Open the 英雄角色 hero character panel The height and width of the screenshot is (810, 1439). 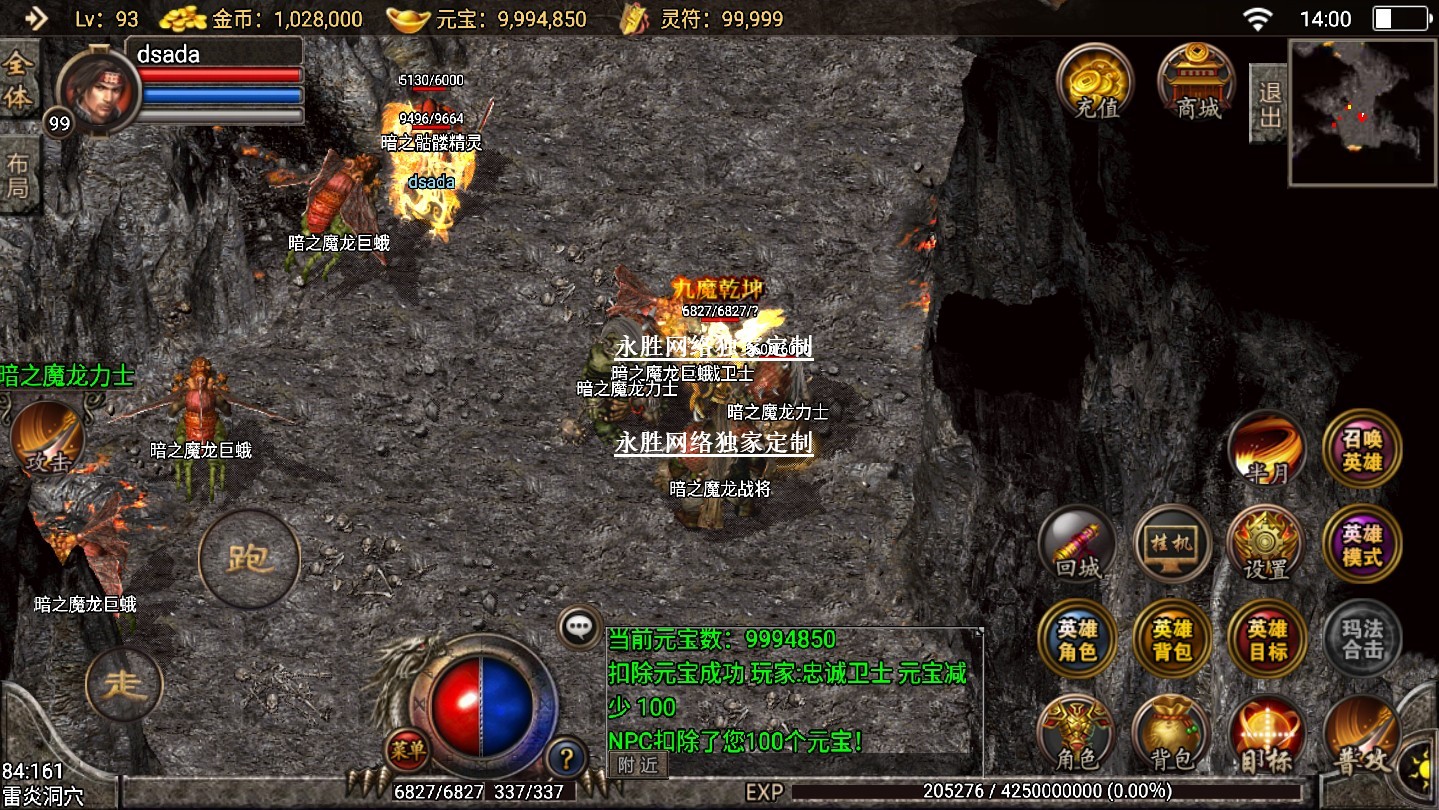(x=1077, y=639)
